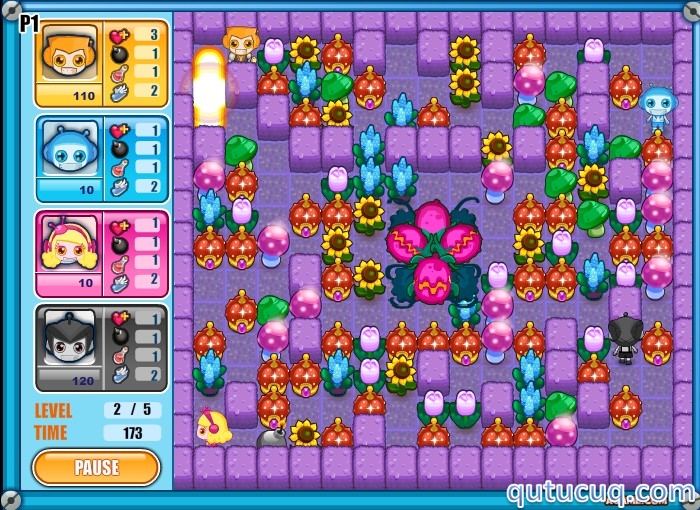Select the grey ninja player portrait
The image size is (700, 510).
(x=69, y=341)
